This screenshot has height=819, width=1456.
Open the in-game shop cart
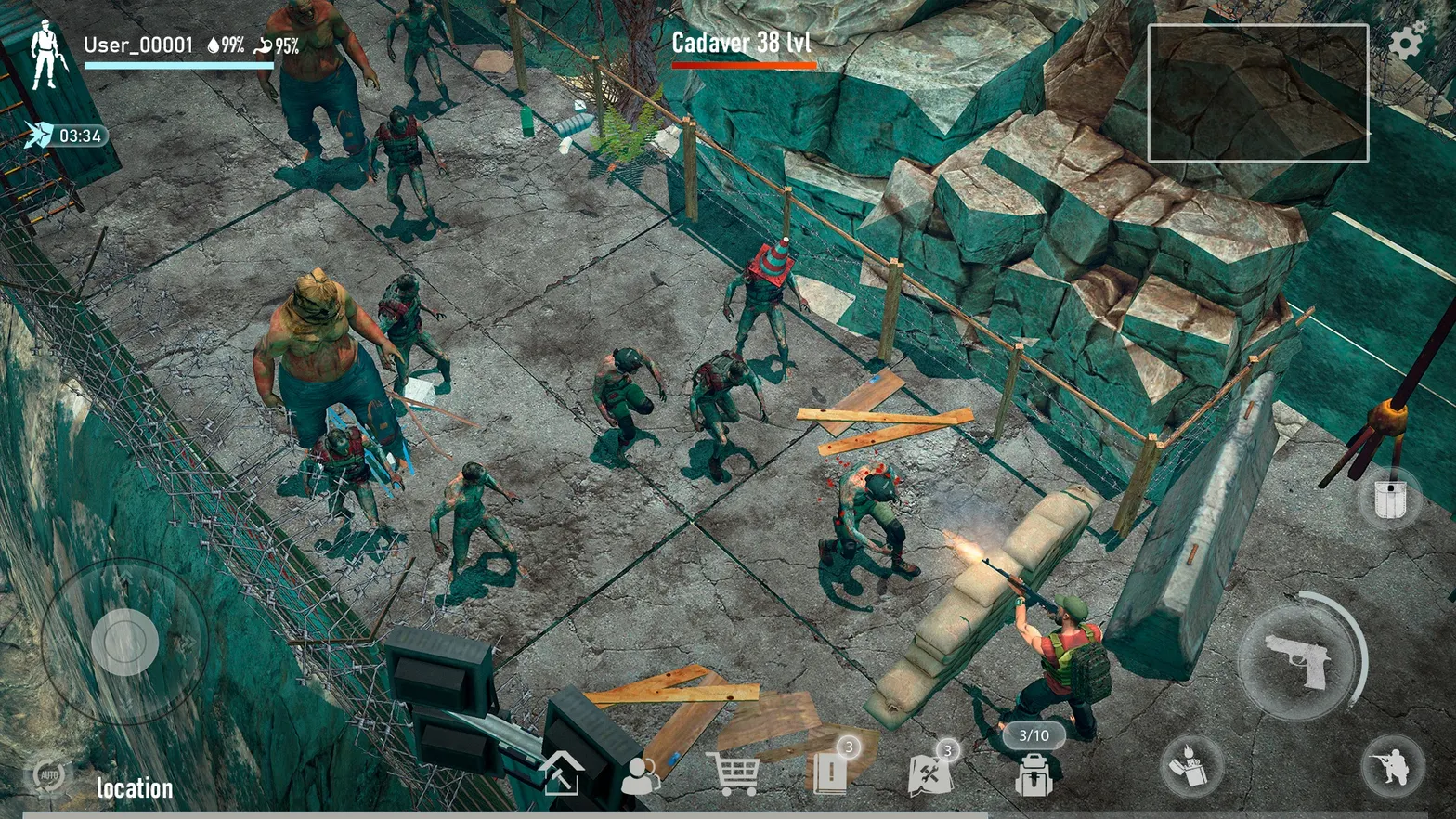[734, 772]
